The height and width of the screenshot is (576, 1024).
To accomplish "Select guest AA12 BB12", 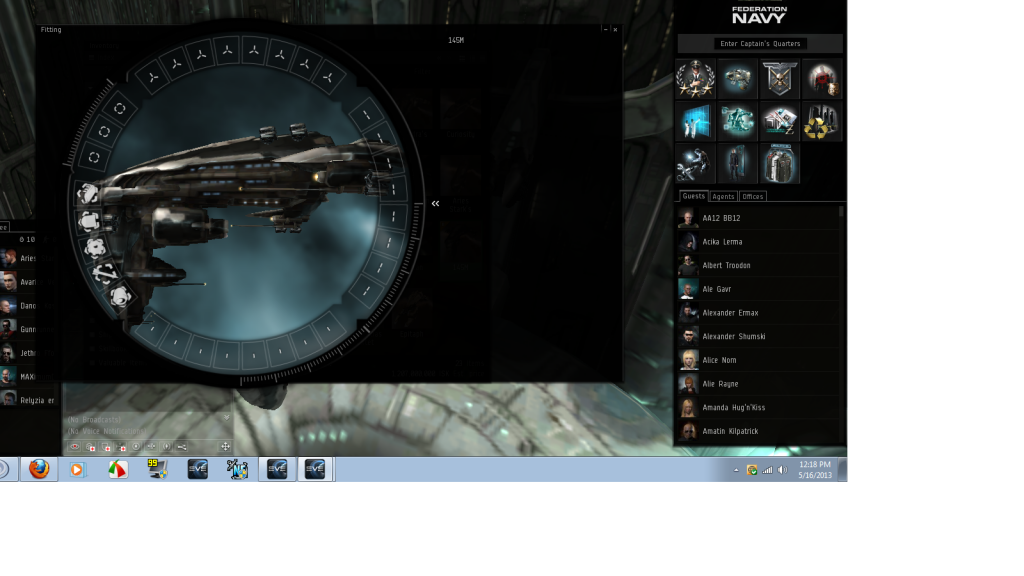I will point(721,218).
